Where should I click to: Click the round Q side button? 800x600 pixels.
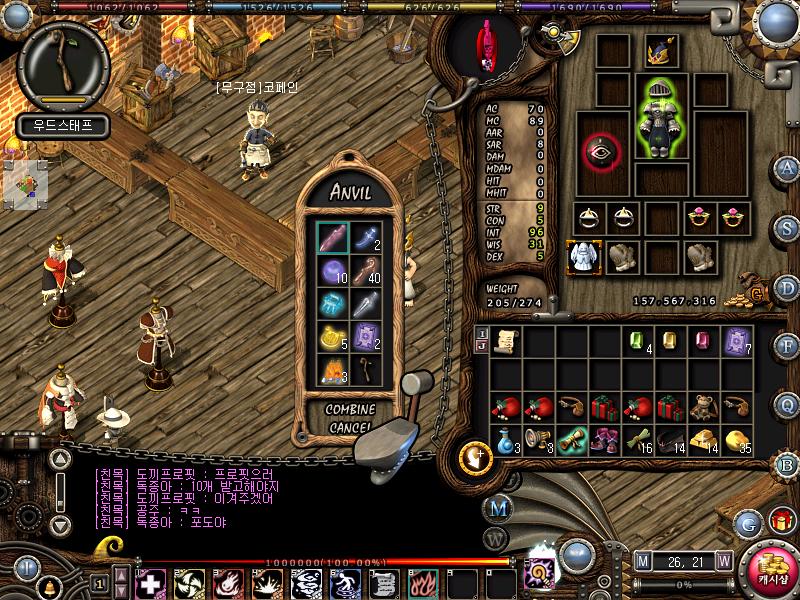pyautogui.click(x=789, y=404)
